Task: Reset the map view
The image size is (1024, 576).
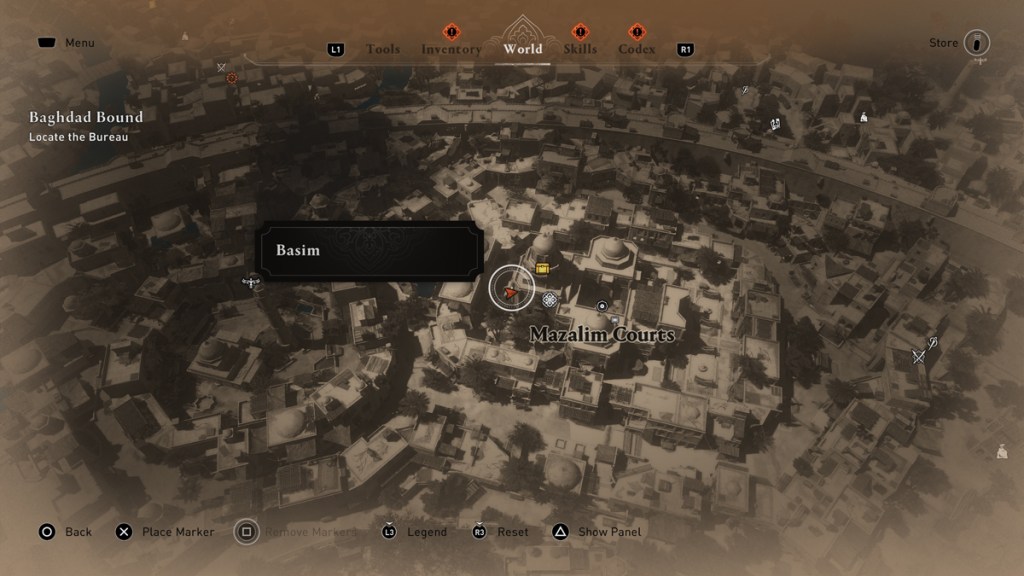Action: click(512, 532)
